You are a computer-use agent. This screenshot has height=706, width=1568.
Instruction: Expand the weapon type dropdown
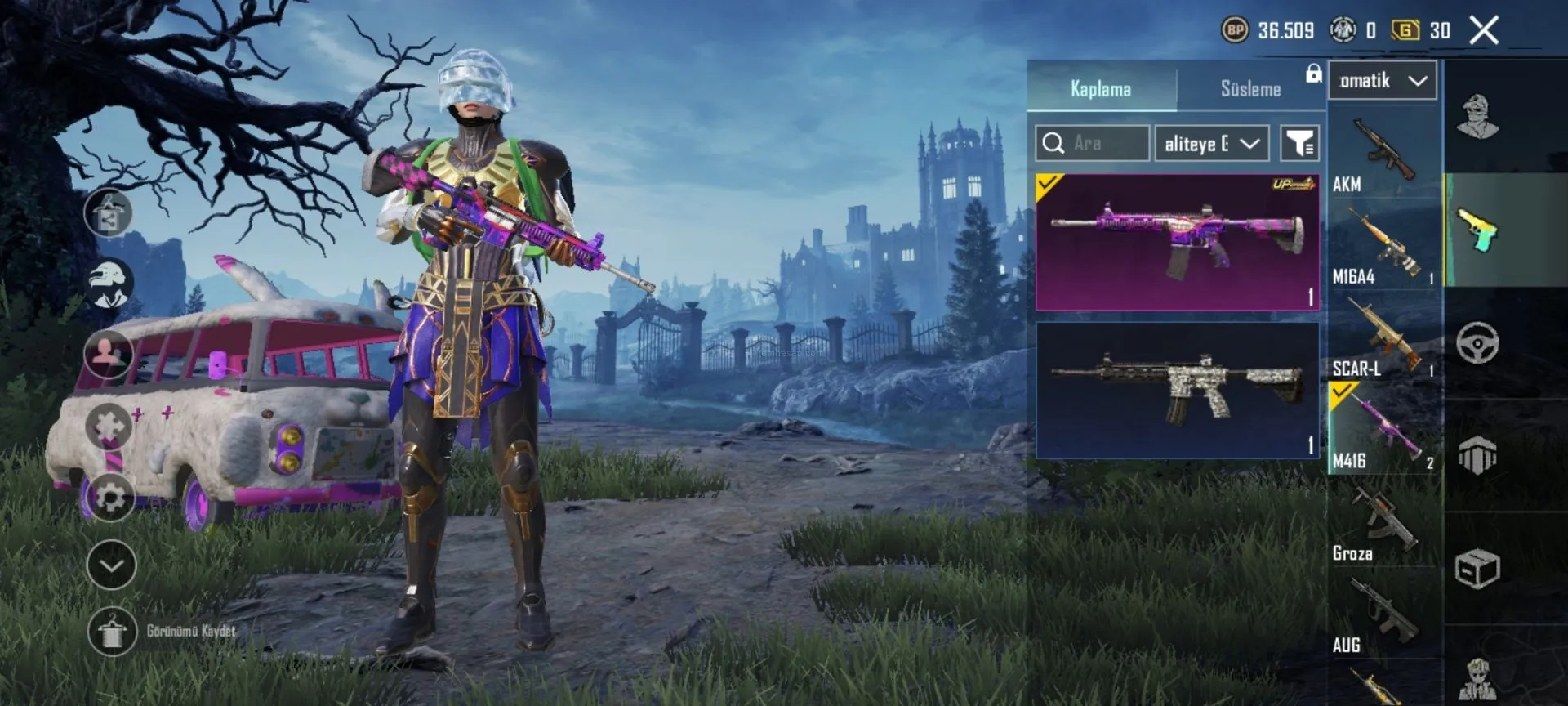(1382, 81)
